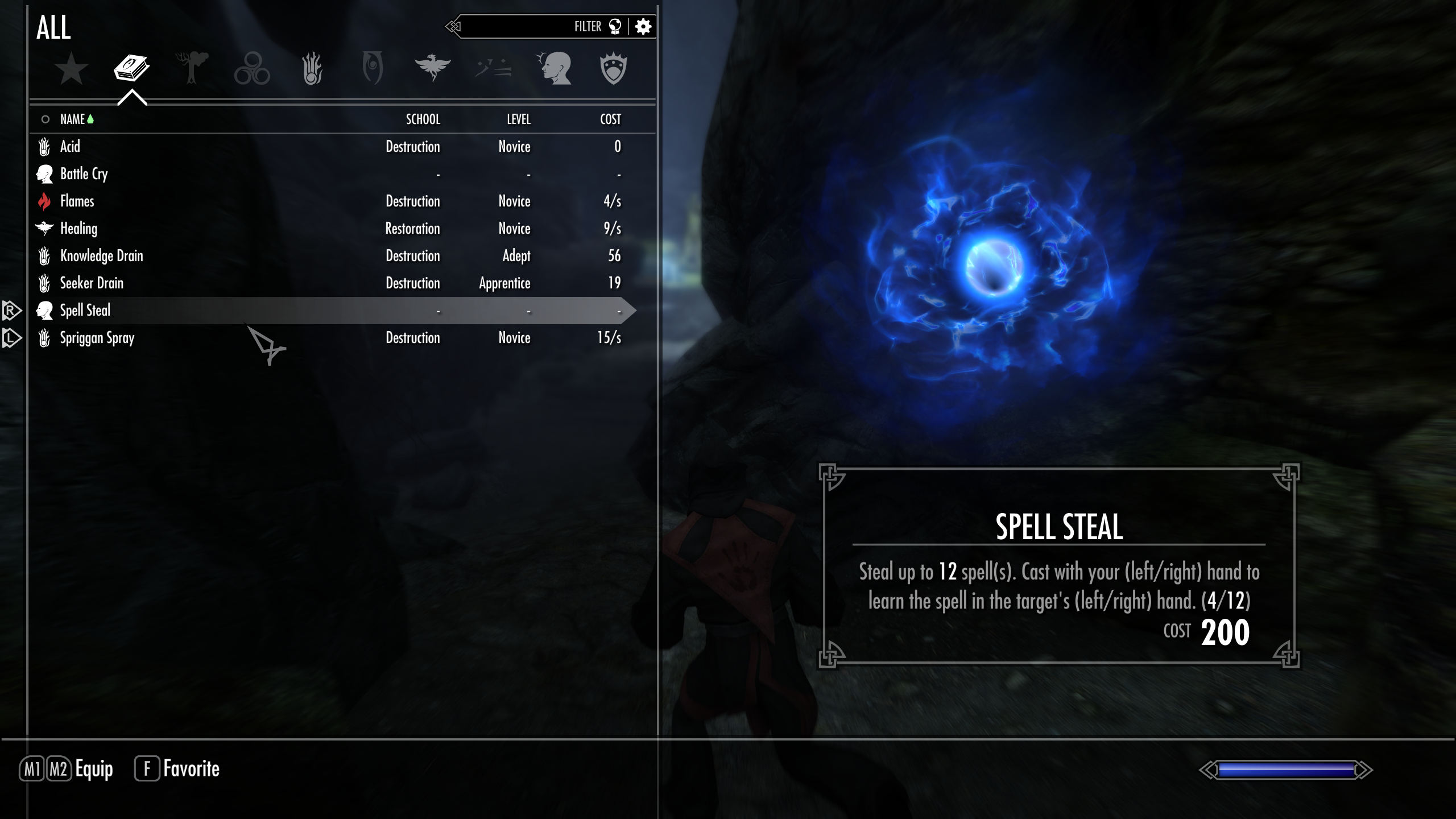Open the Conjuration Oblivion gate tab
Viewport: 1456px width, 819px height.
[373, 69]
